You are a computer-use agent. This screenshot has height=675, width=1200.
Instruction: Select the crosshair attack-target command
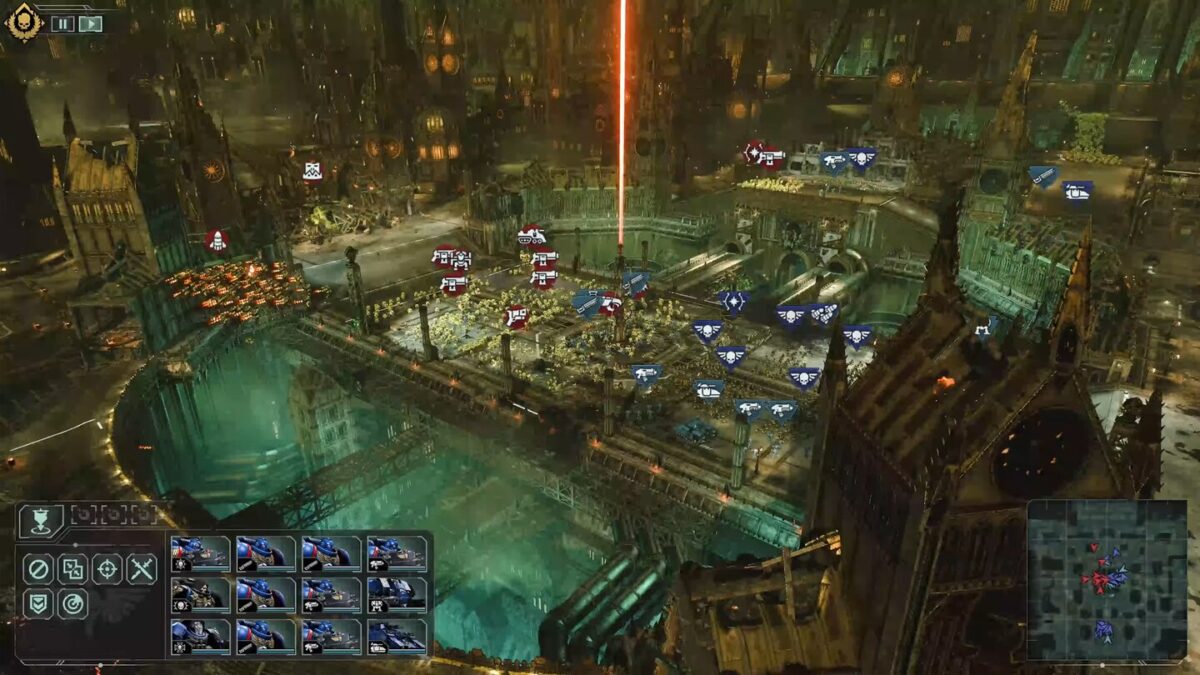tap(107, 569)
